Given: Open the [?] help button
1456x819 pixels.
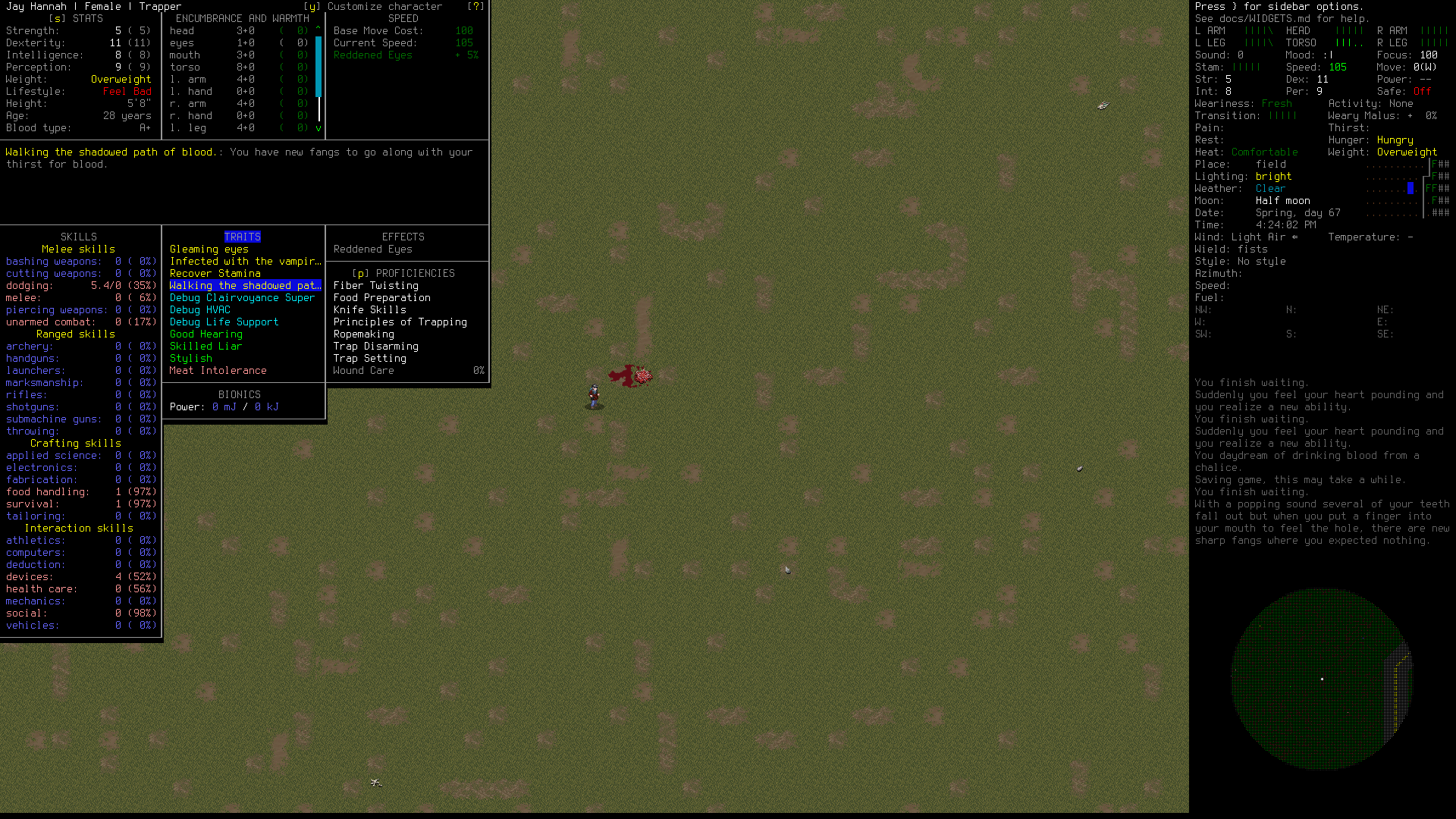Looking at the screenshot, I should (476, 6).
